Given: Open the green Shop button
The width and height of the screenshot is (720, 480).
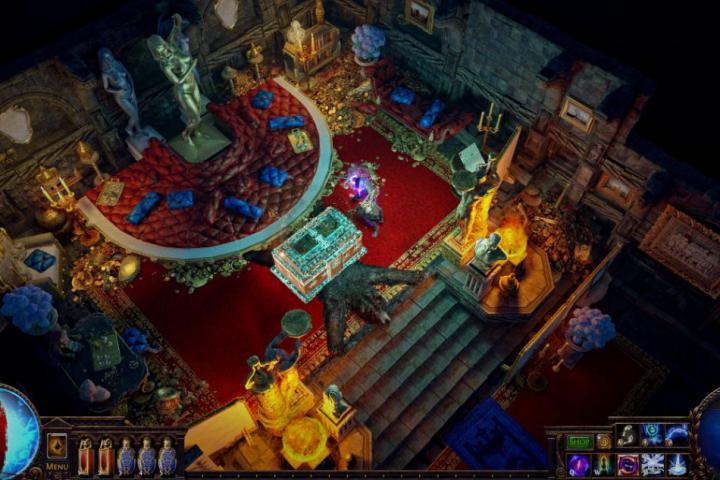Looking at the screenshot, I should click(580, 441).
